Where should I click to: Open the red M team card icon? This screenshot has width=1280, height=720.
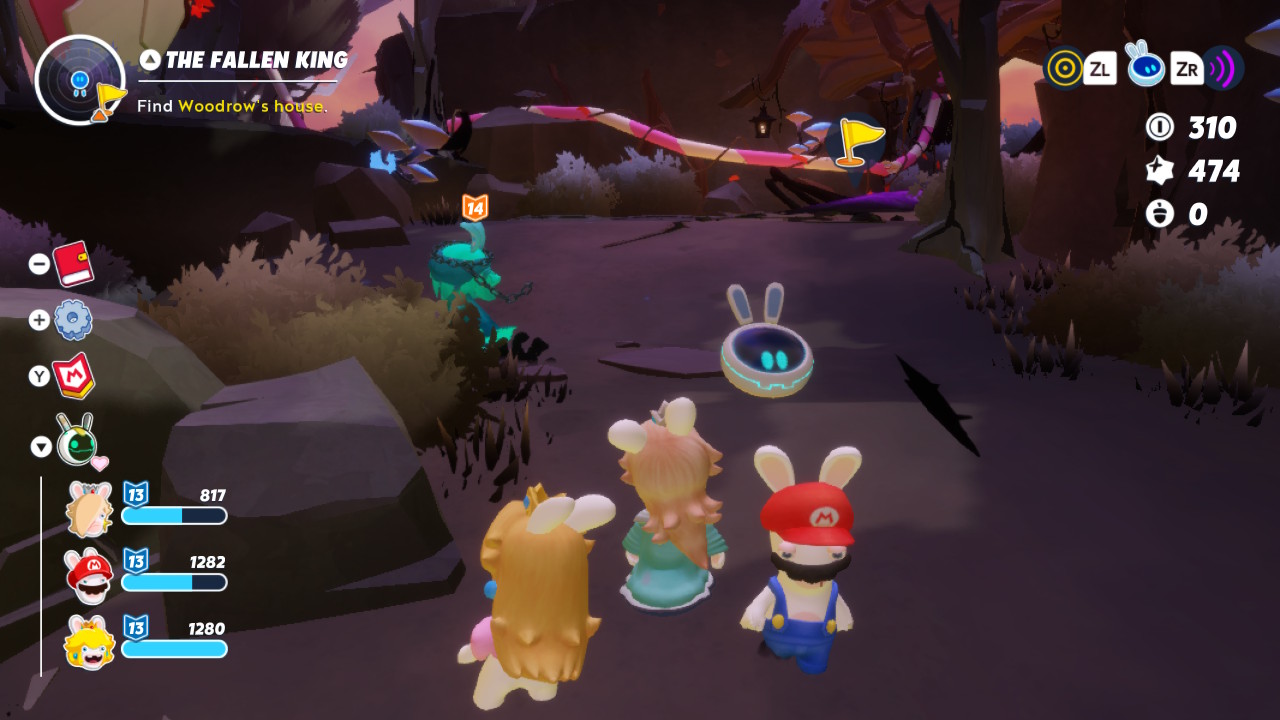(x=74, y=376)
